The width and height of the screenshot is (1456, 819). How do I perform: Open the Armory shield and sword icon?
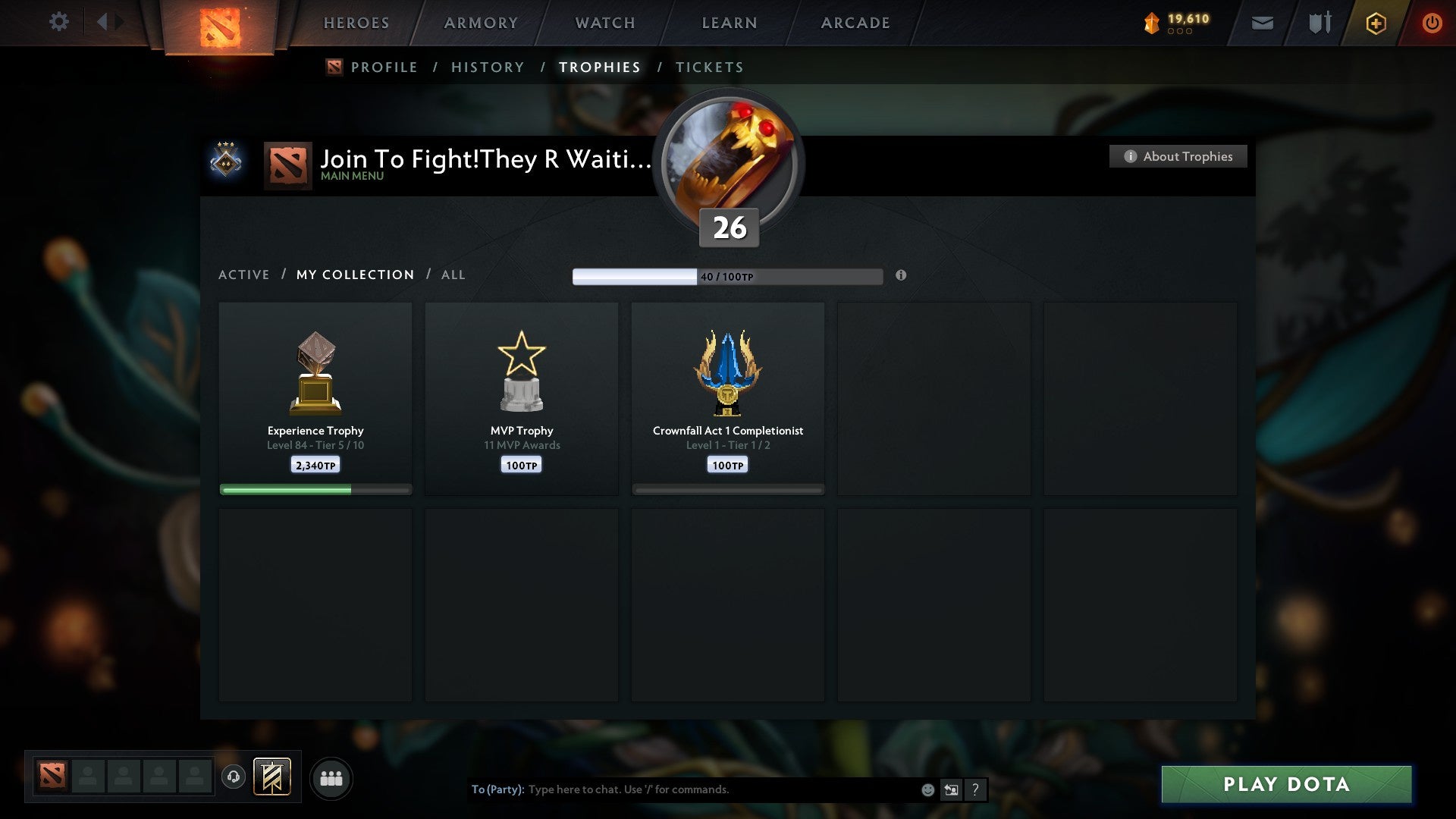click(1319, 23)
